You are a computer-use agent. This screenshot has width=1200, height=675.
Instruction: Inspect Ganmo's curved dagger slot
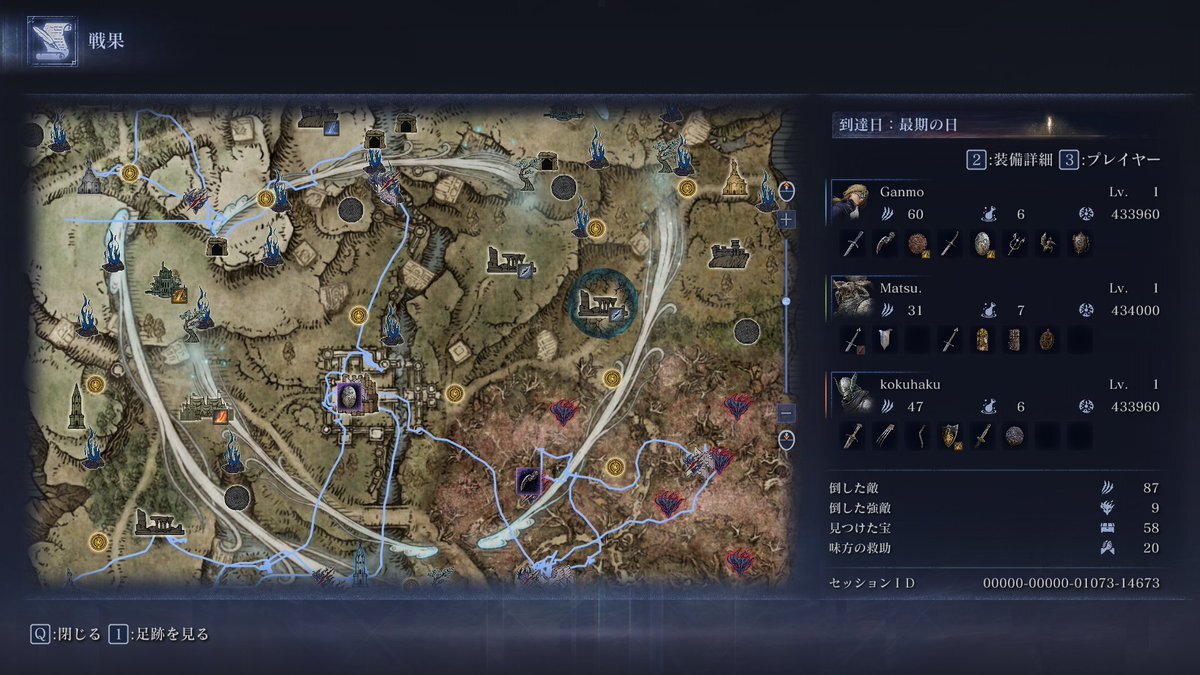(x=885, y=243)
